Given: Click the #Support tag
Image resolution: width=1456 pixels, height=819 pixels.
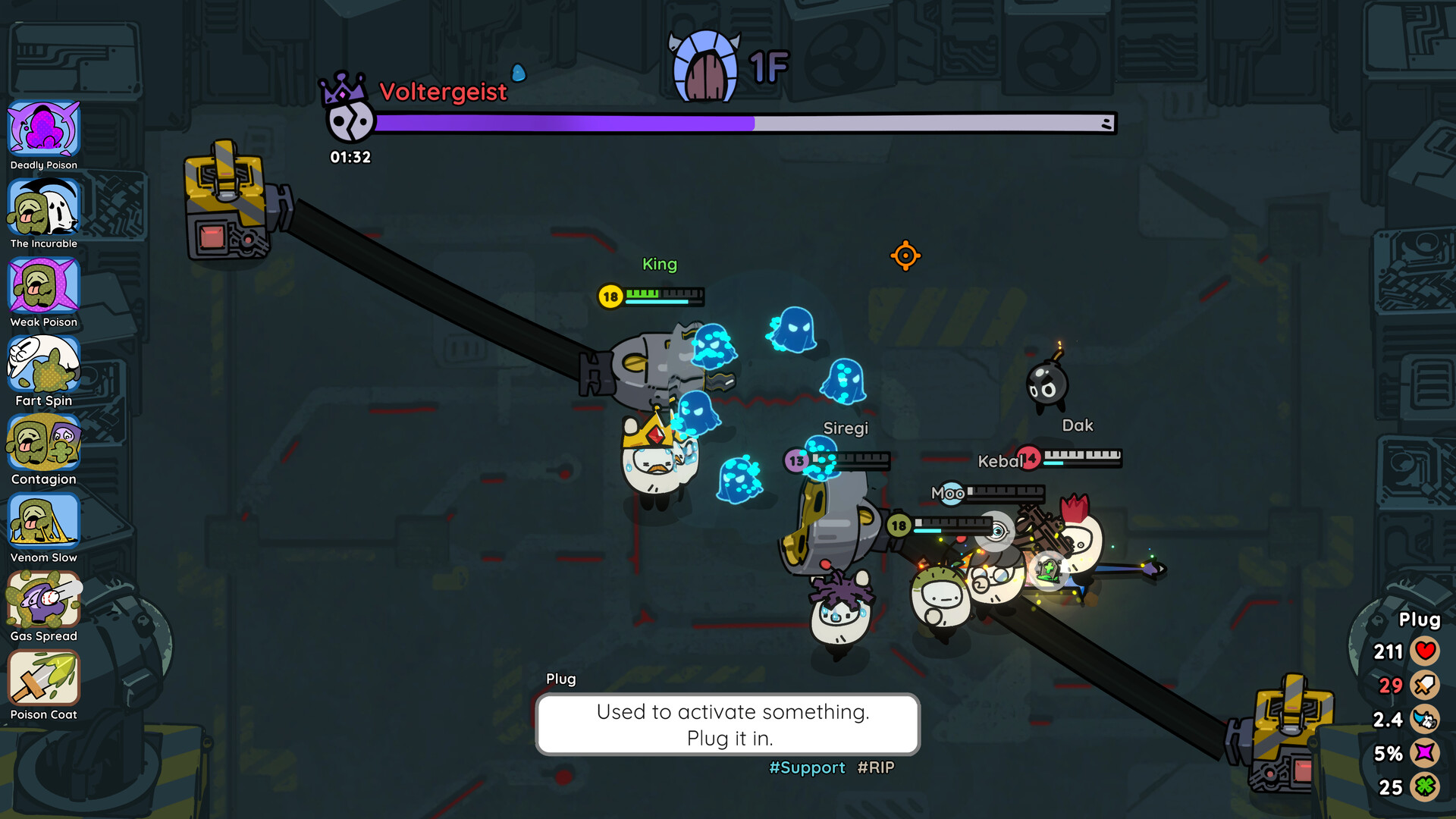Looking at the screenshot, I should (x=807, y=767).
